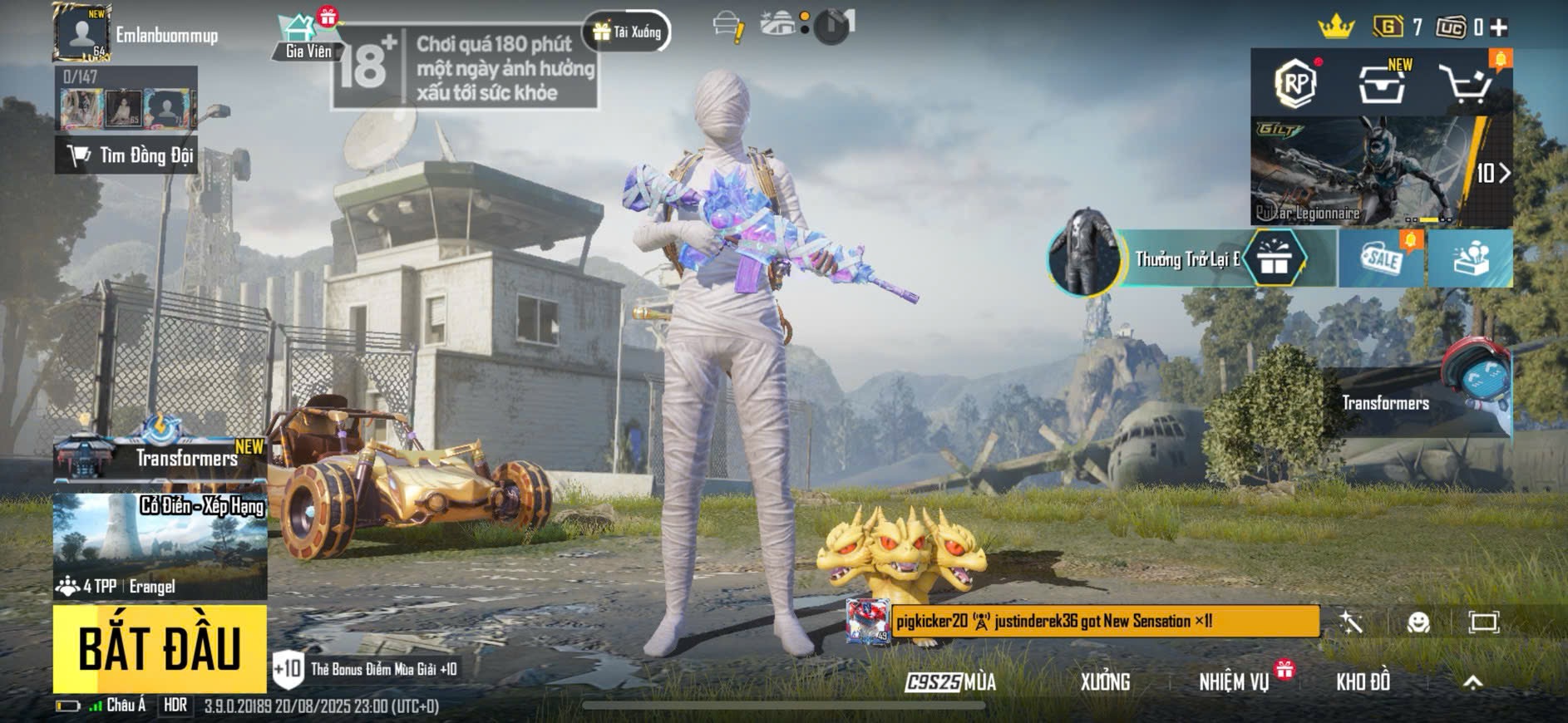Image resolution: width=1568 pixels, height=723 pixels.
Task: Open the Royale Pass RP icon
Action: 1297,82
